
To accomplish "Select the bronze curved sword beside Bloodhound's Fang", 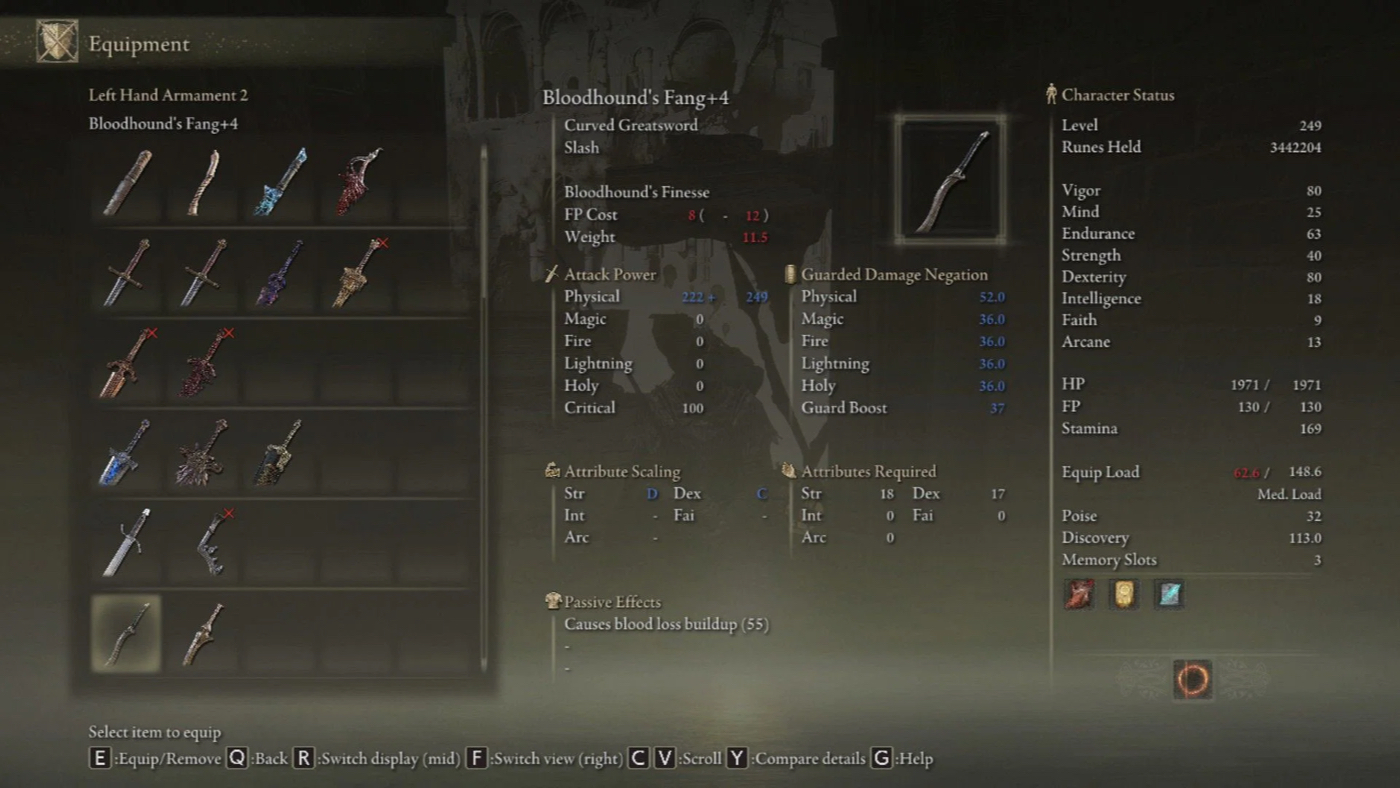I will [203, 633].
